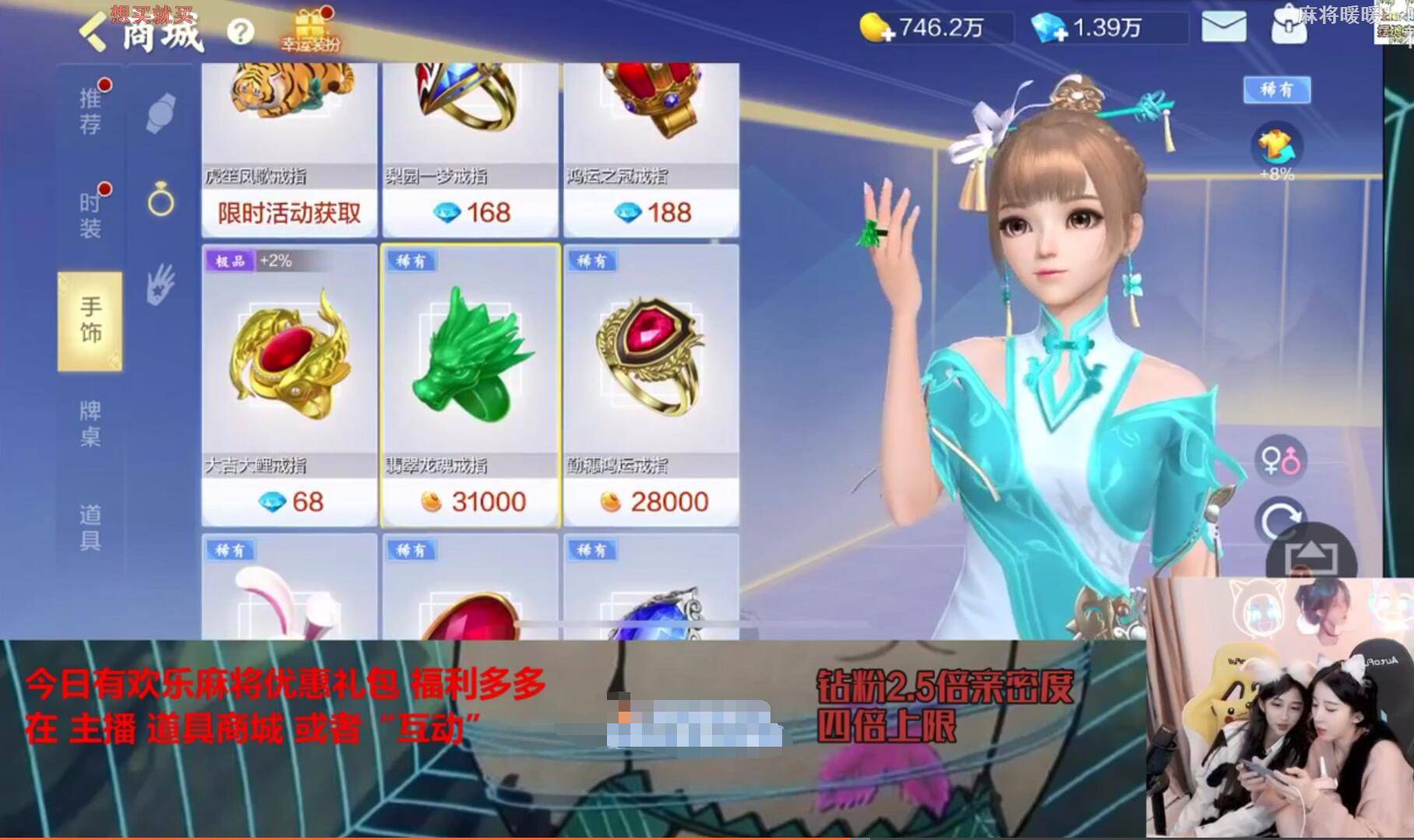The image size is (1414, 840).
Task: Select the 翡翠龙魂戒指 item thumbnail
Action: (470, 358)
